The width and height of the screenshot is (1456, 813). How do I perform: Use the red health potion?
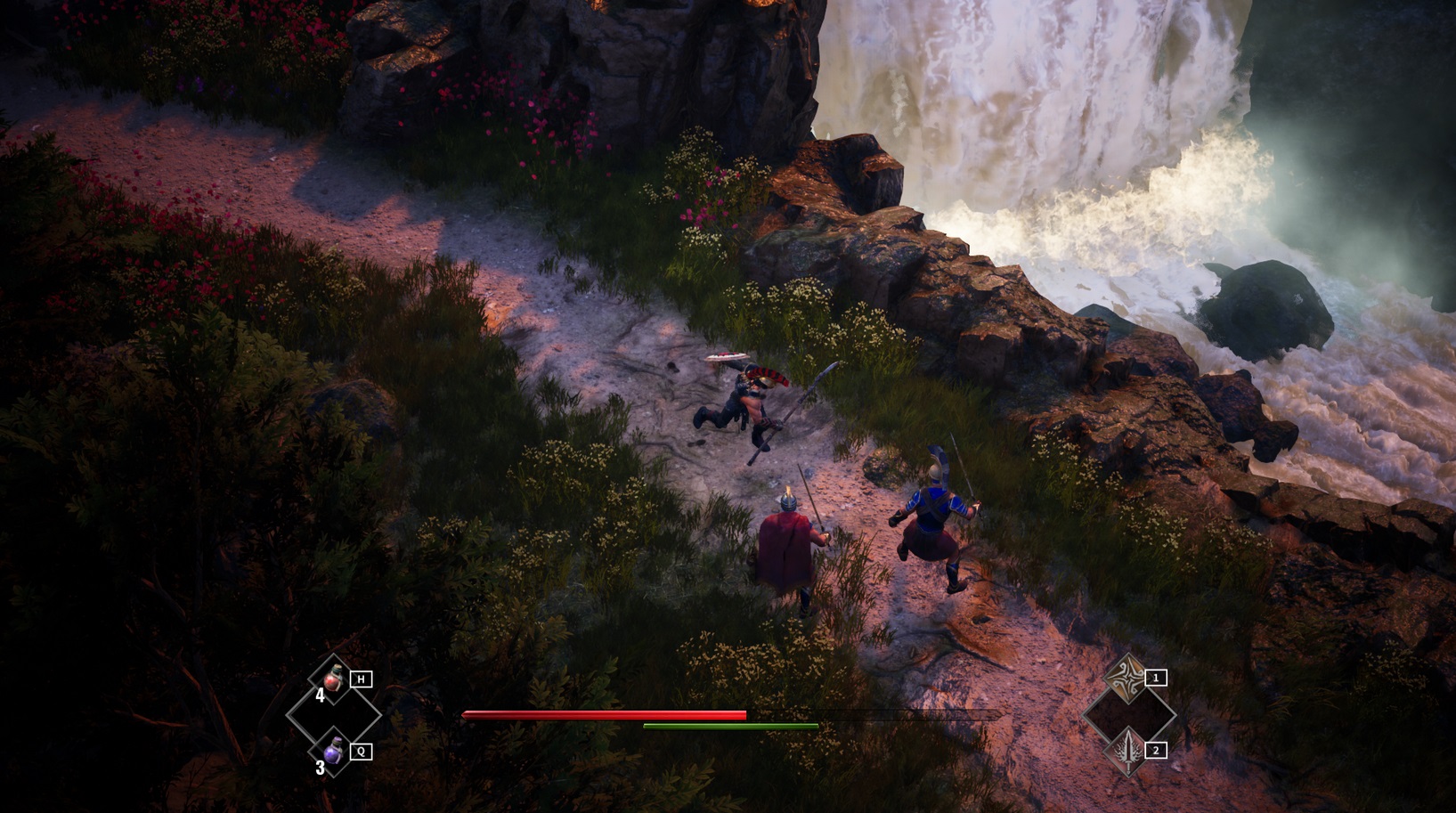[334, 679]
